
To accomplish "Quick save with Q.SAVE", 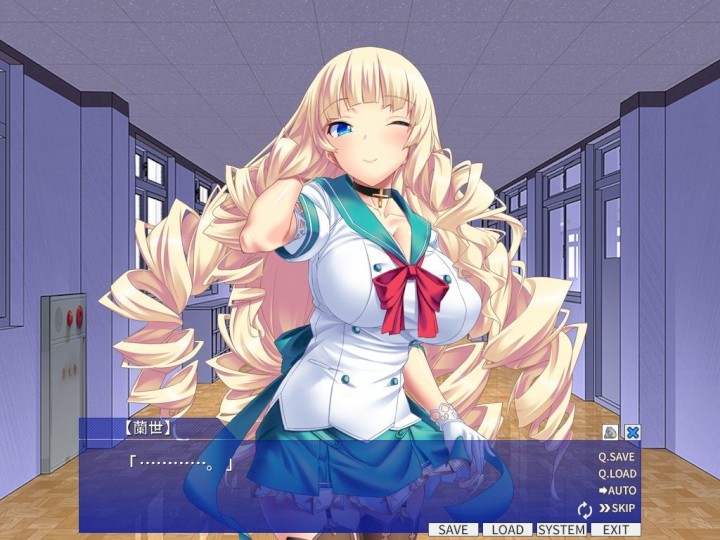I will 617,456.
